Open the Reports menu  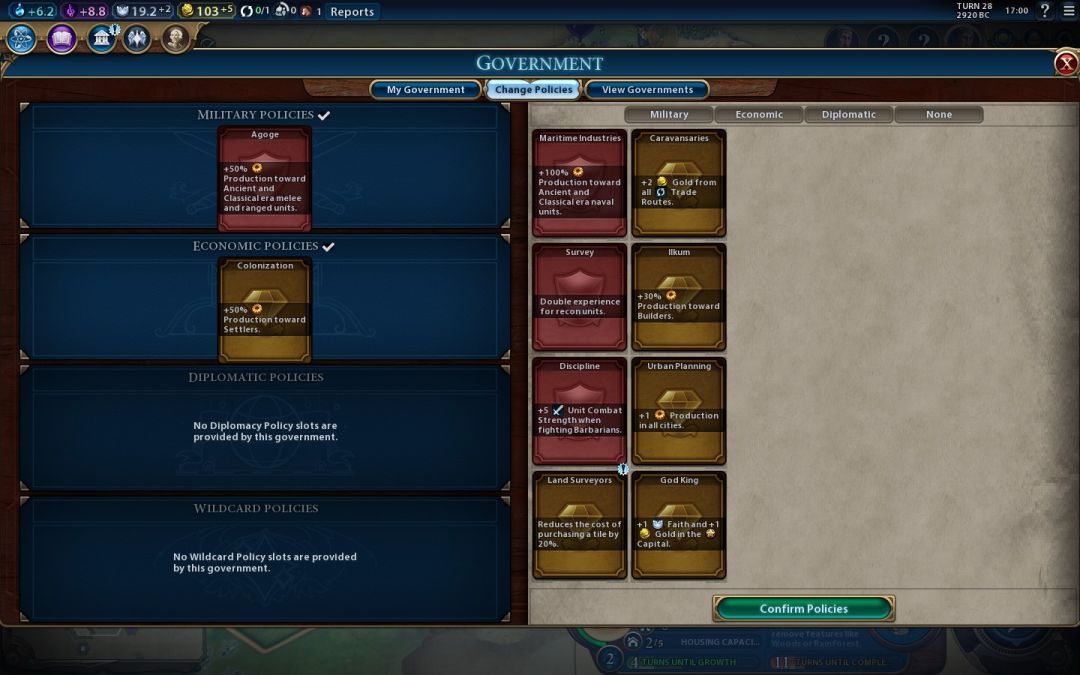coord(352,12)
